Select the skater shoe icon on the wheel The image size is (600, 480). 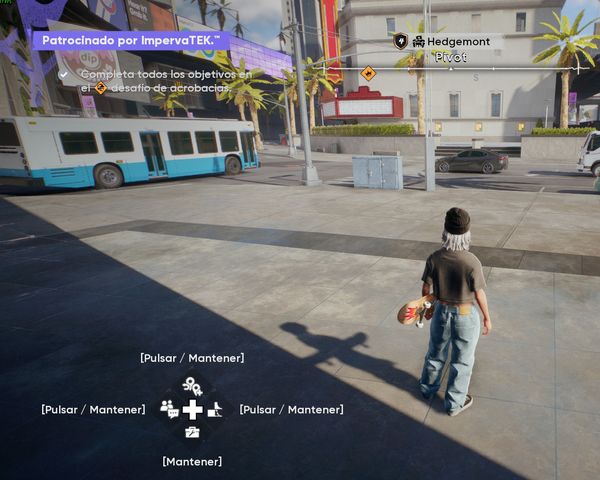[215, 409]
